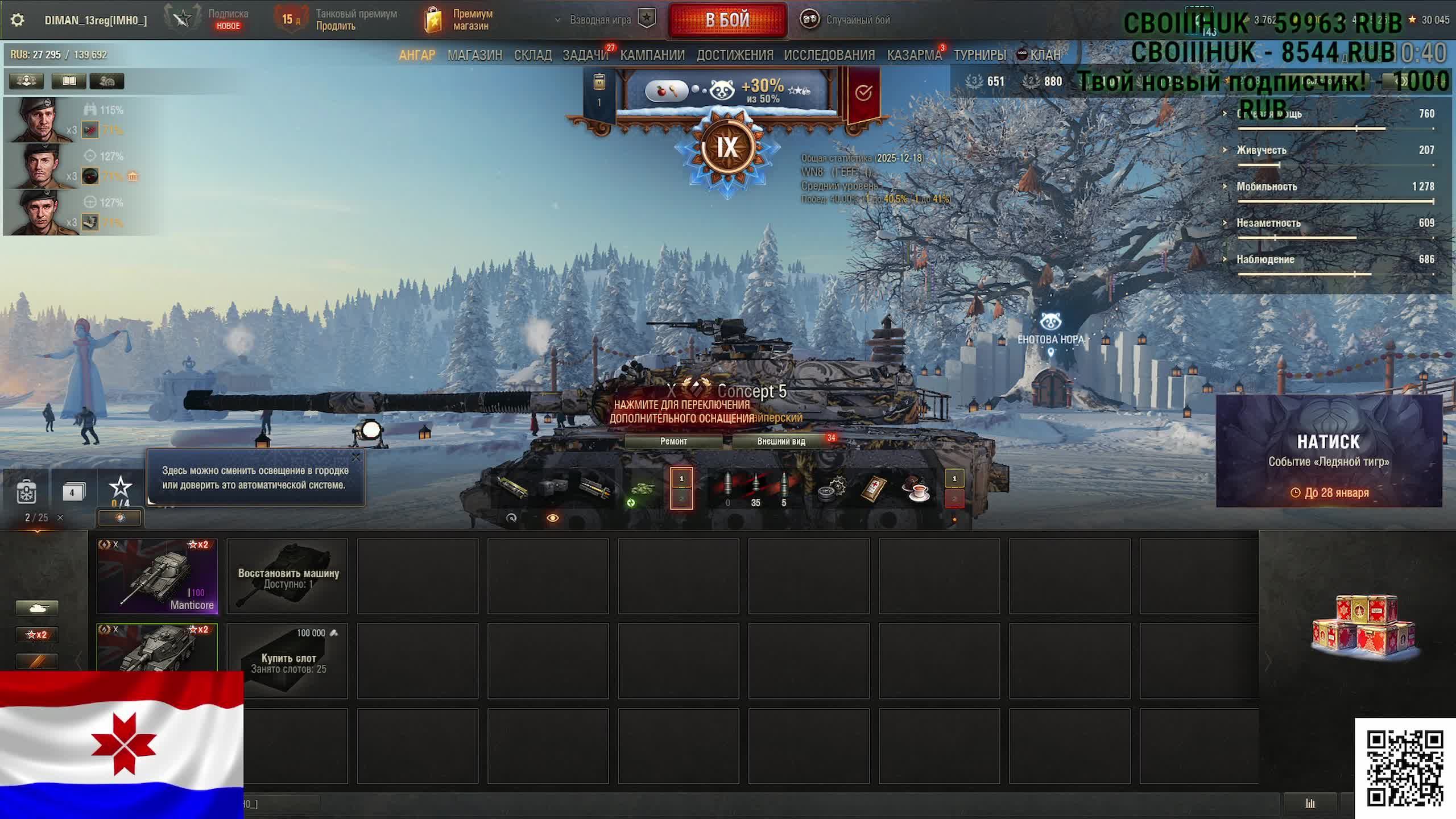Viewport: 1456px width, 819px height.
Task: Click the Ремонт button
Action: click(673, 441)
